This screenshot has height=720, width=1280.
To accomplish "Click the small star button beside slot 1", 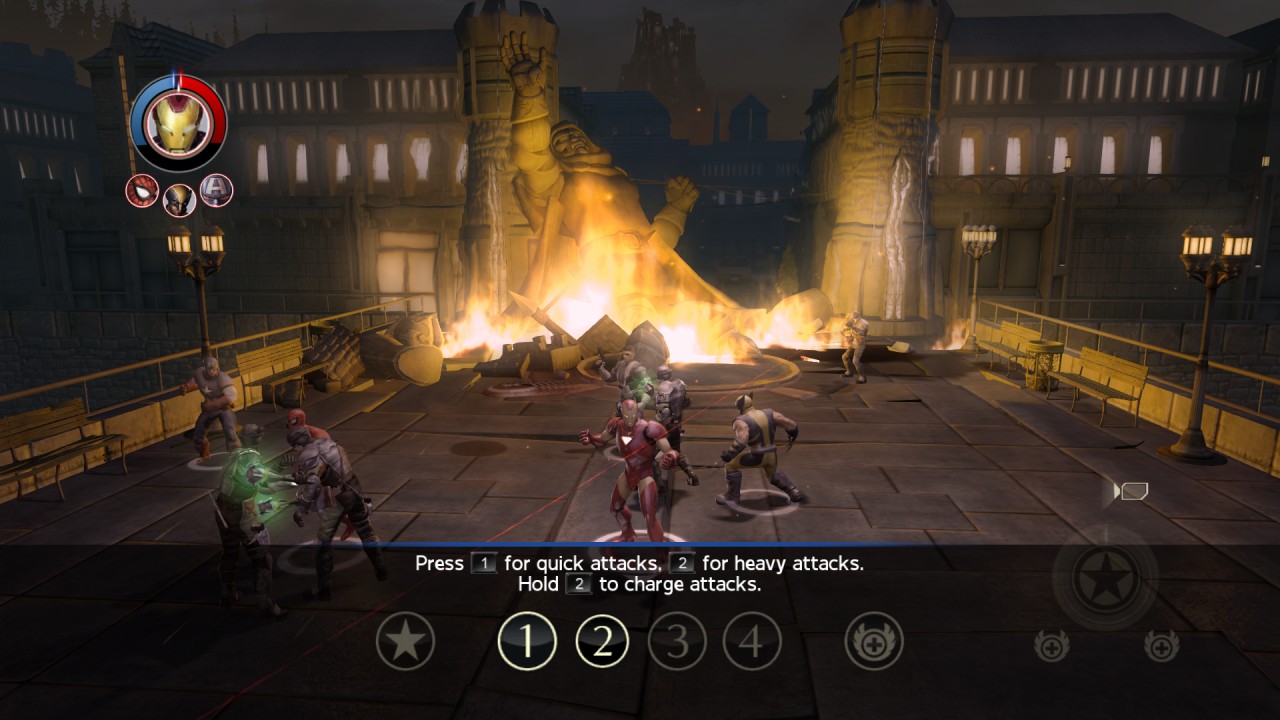I will pyautogui.click(x=405, y=641).
